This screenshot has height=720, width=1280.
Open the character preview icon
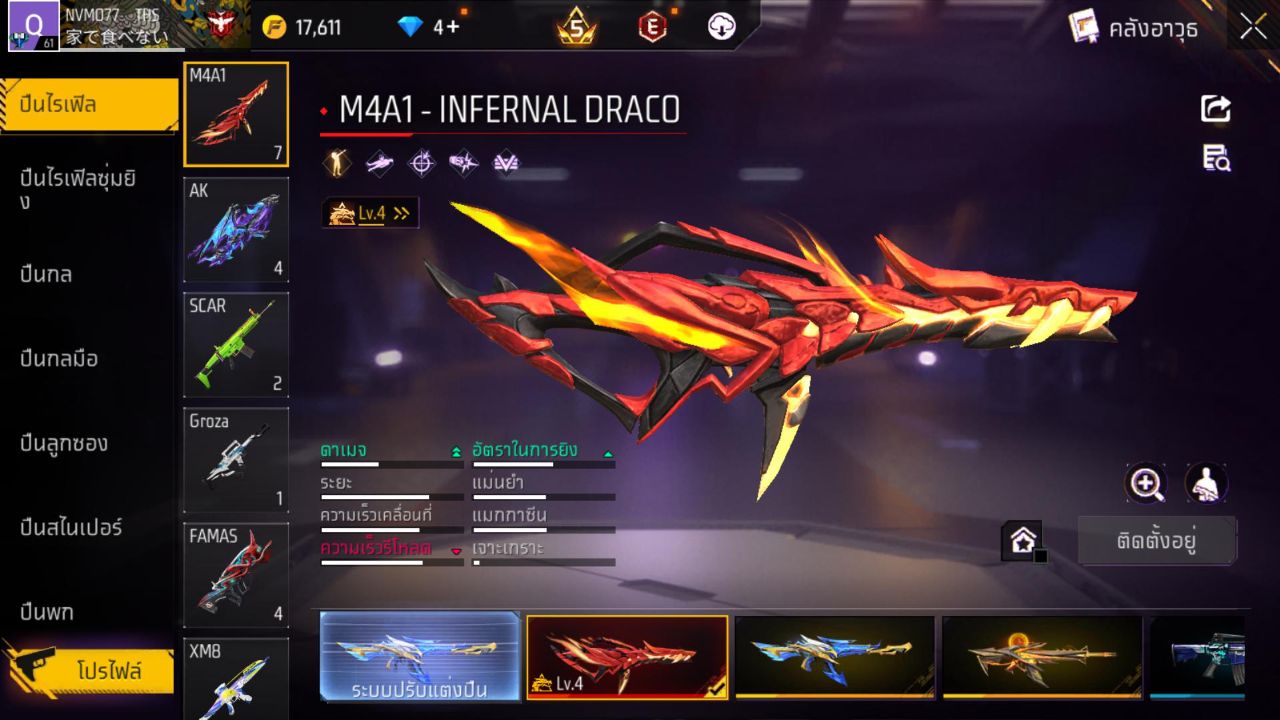click(x=1206, y=484)
